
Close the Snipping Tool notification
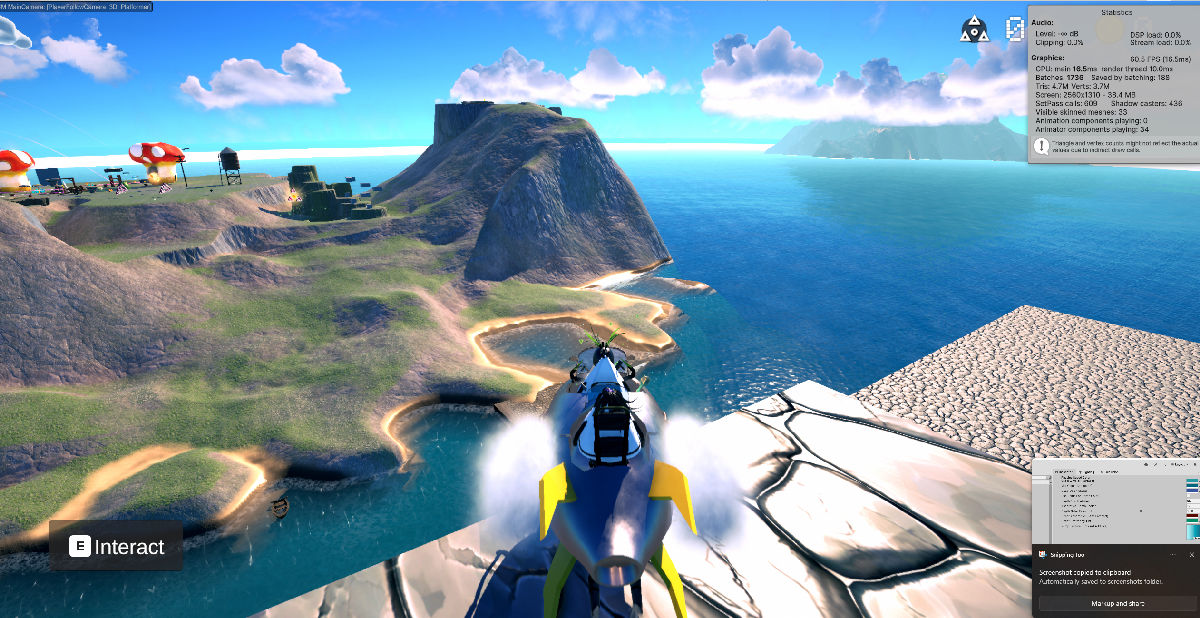[1191, 554]
